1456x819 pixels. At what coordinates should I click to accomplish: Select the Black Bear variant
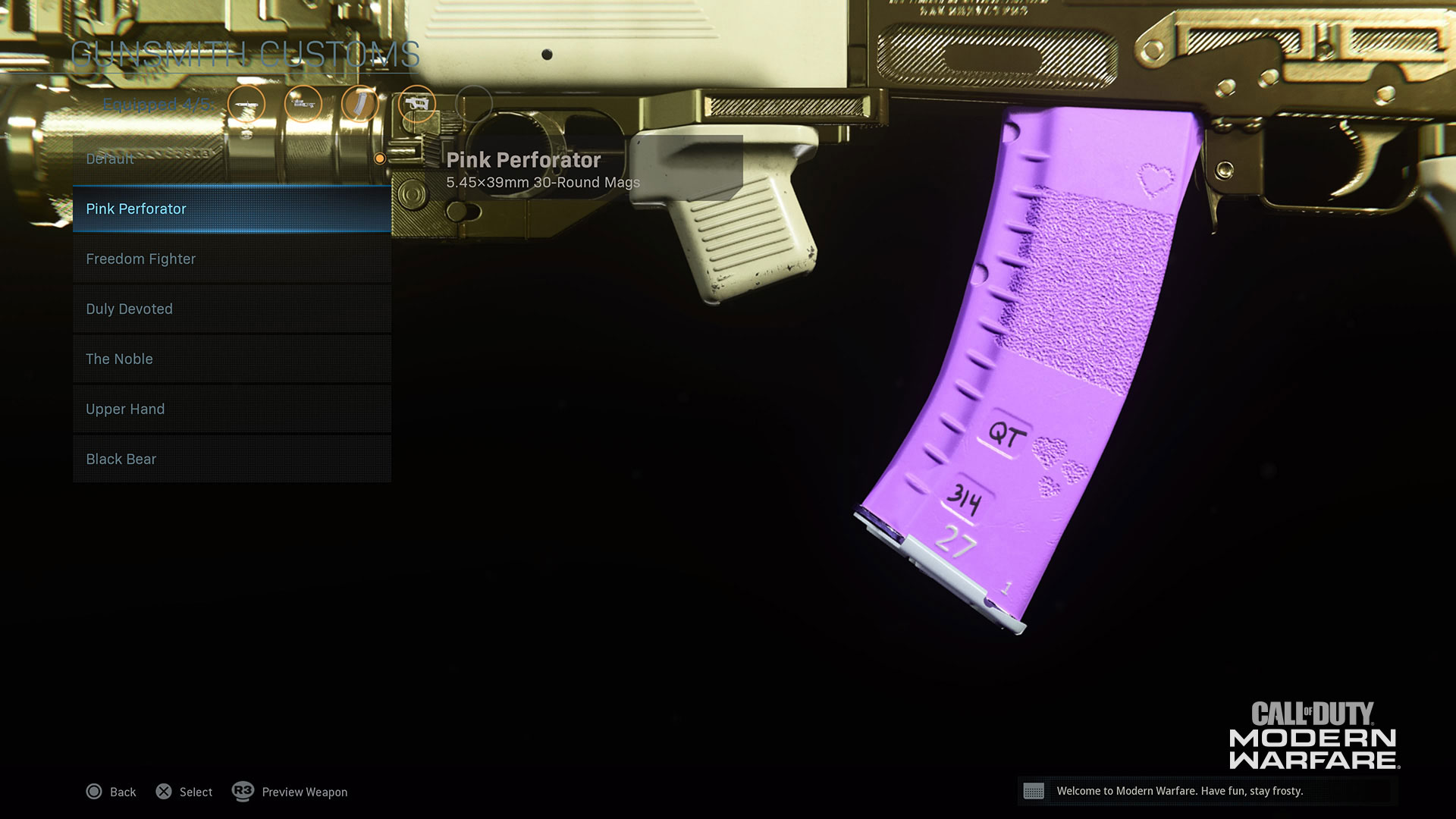tap(121, 459)
